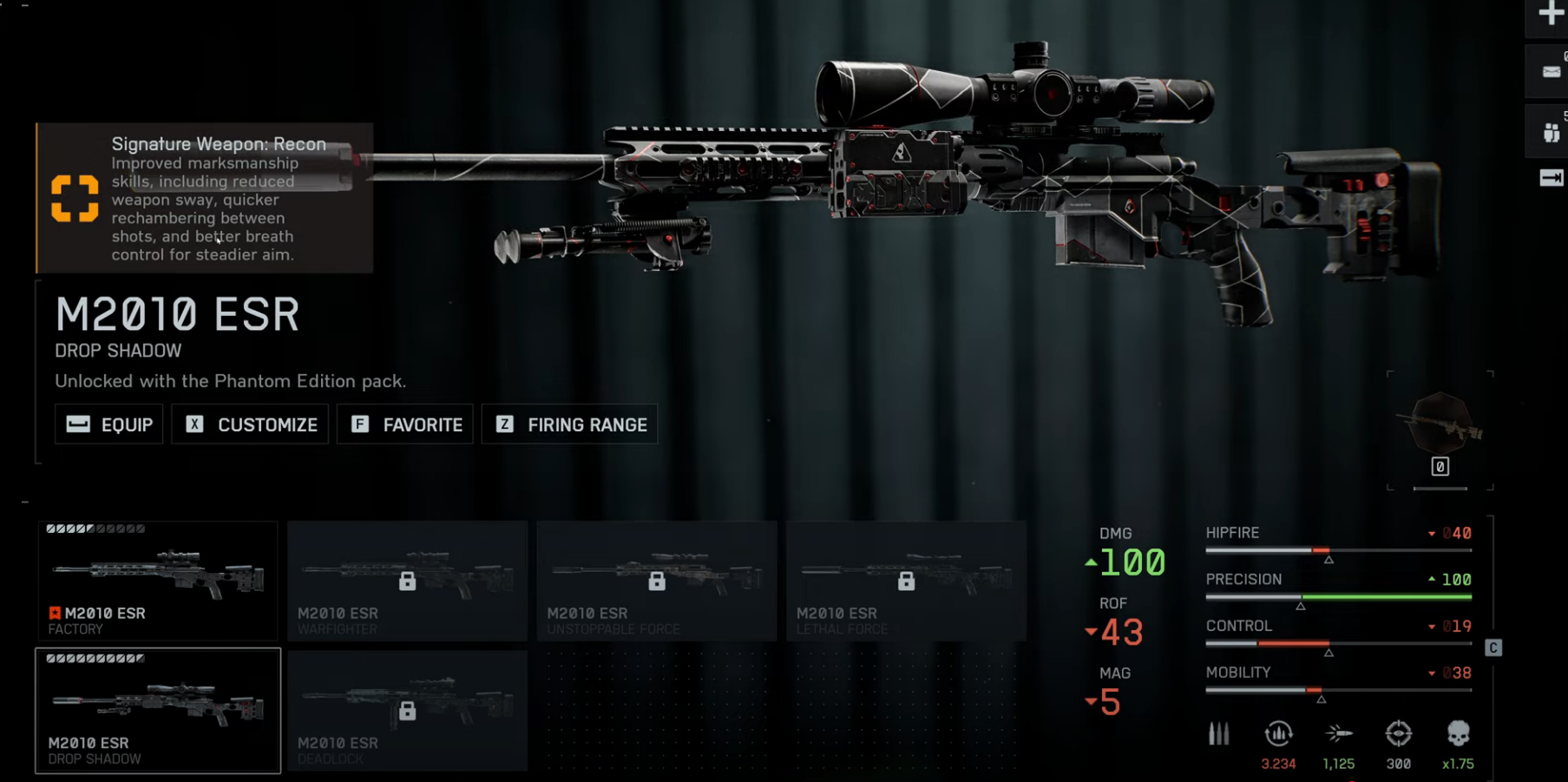
Task: Choose the locked Warfighter package
Action: point(407,581)
